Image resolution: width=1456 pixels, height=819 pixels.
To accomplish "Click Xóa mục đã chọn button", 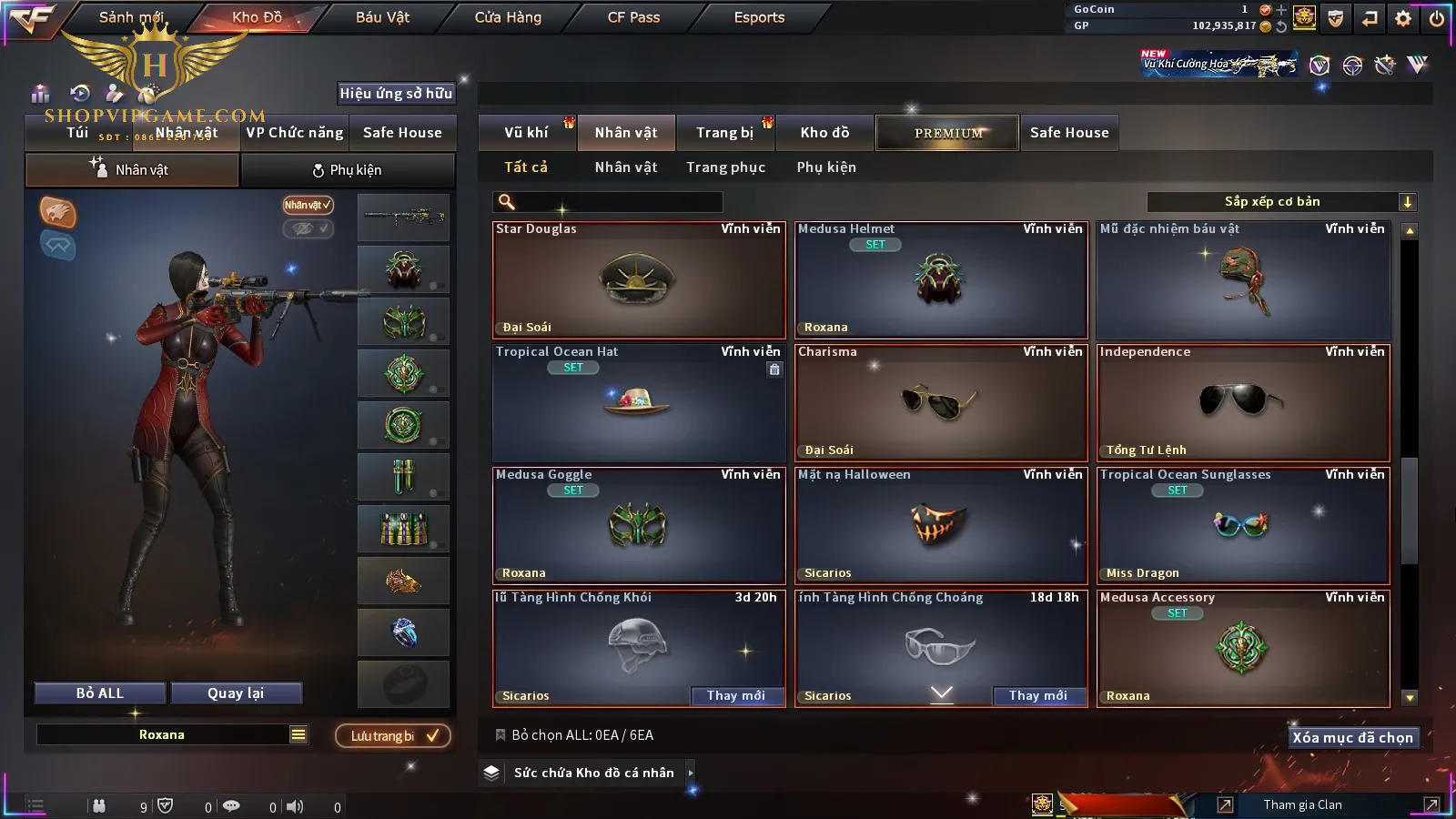I will tap(1352, 738).
